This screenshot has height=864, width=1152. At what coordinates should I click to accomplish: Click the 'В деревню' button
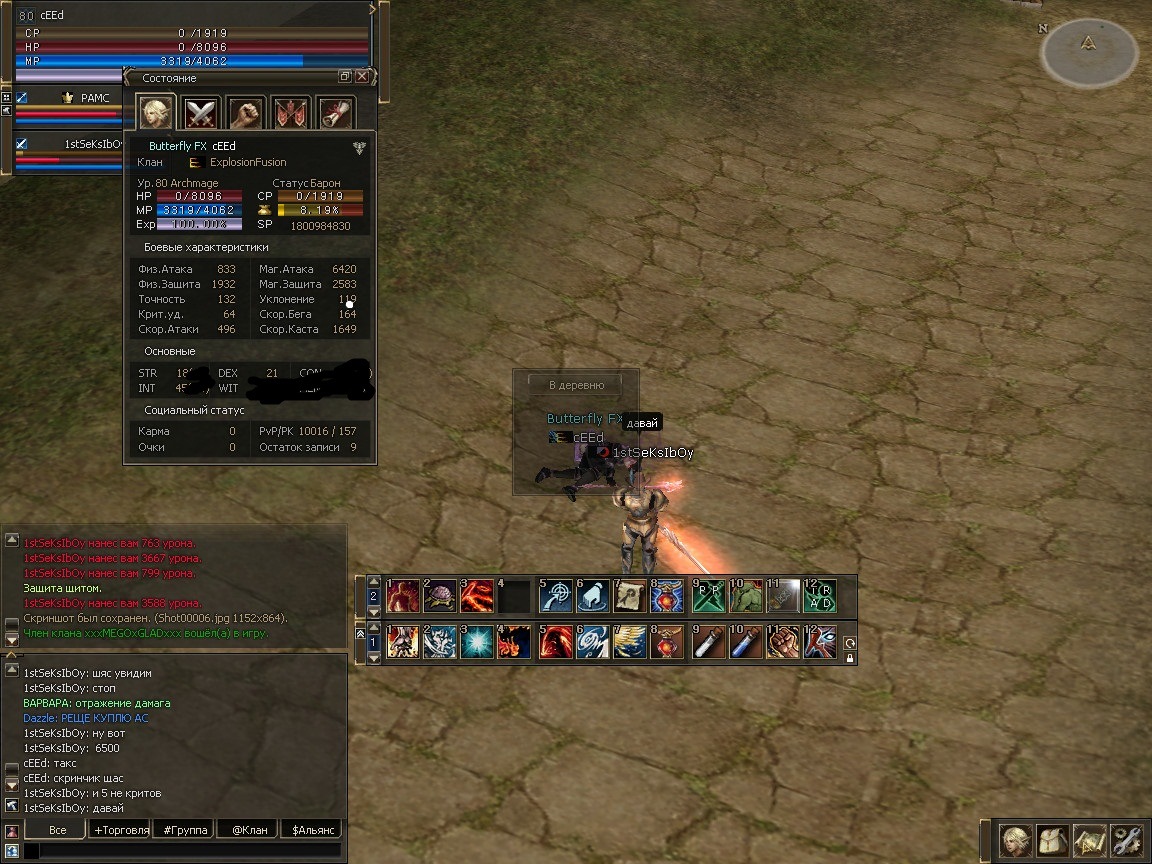pos(574,384)
